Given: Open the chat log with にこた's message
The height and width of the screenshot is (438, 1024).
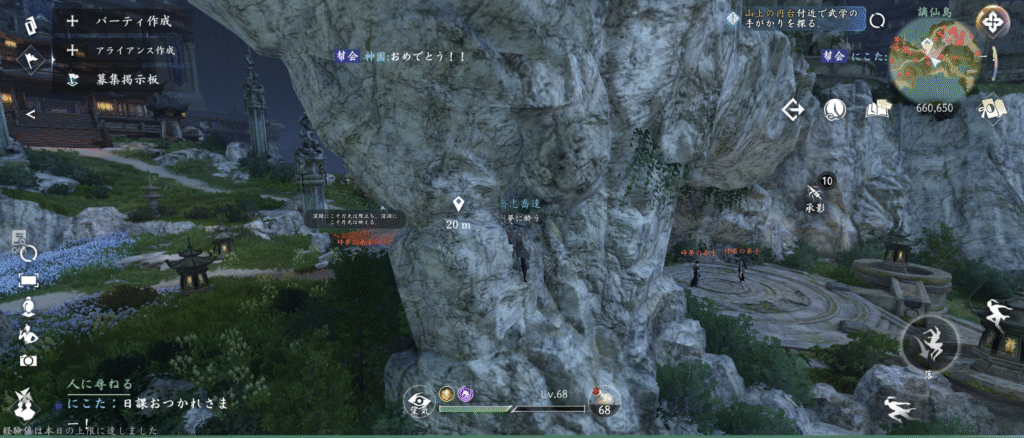Looking at the screenshot, I should pyautogui.click(x=150, y=402).
